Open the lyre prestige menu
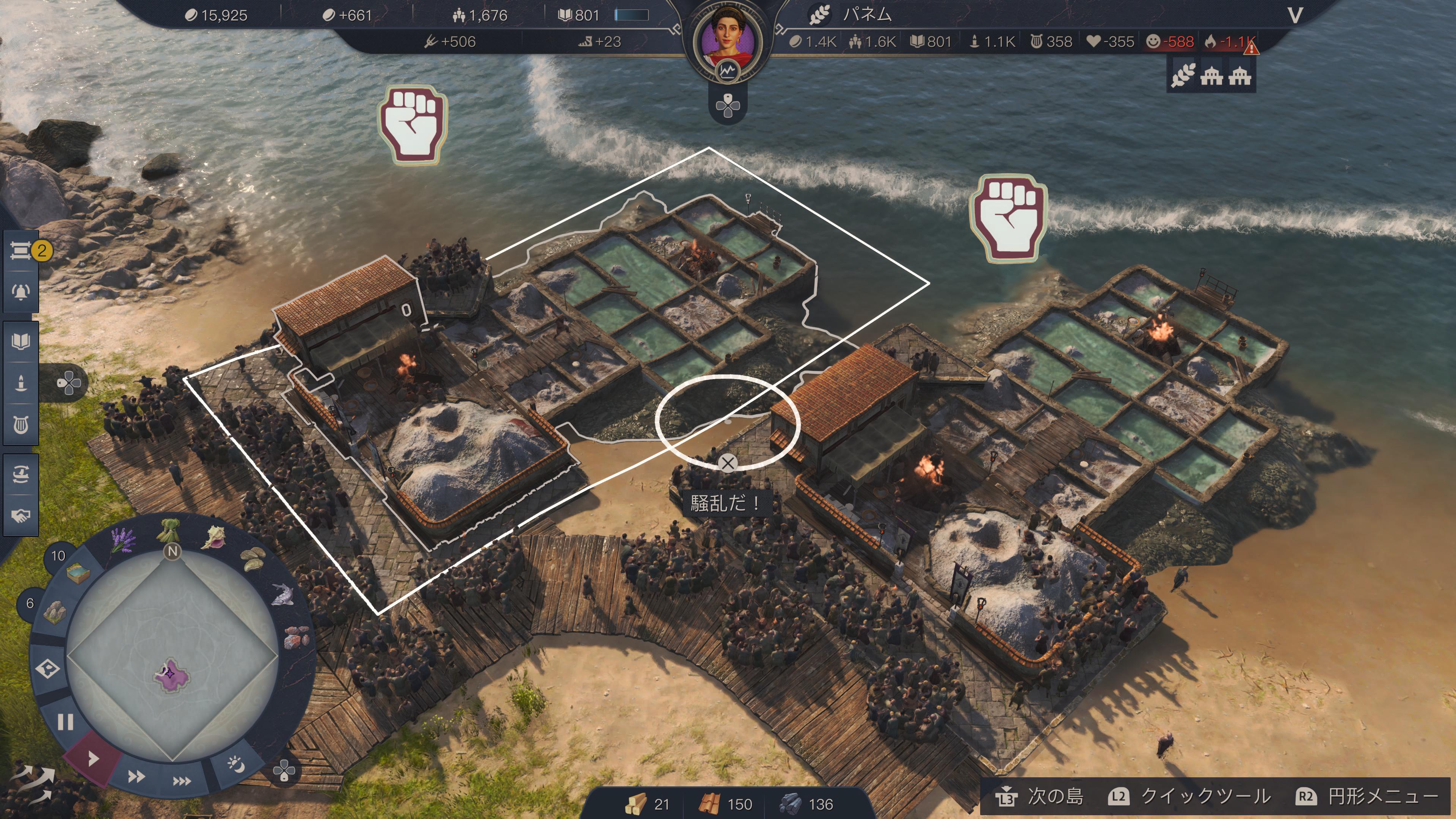Image resolution: width=1456 pixels, height=819 pixels. (21, 425)
